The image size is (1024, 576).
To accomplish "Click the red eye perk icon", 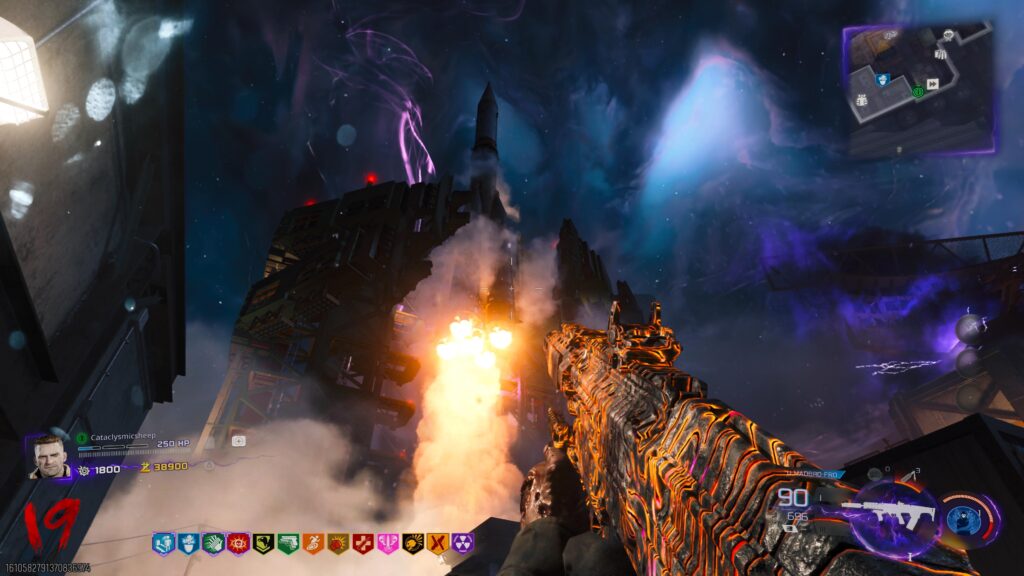I will pyautogui.click(x=238, y=543).
